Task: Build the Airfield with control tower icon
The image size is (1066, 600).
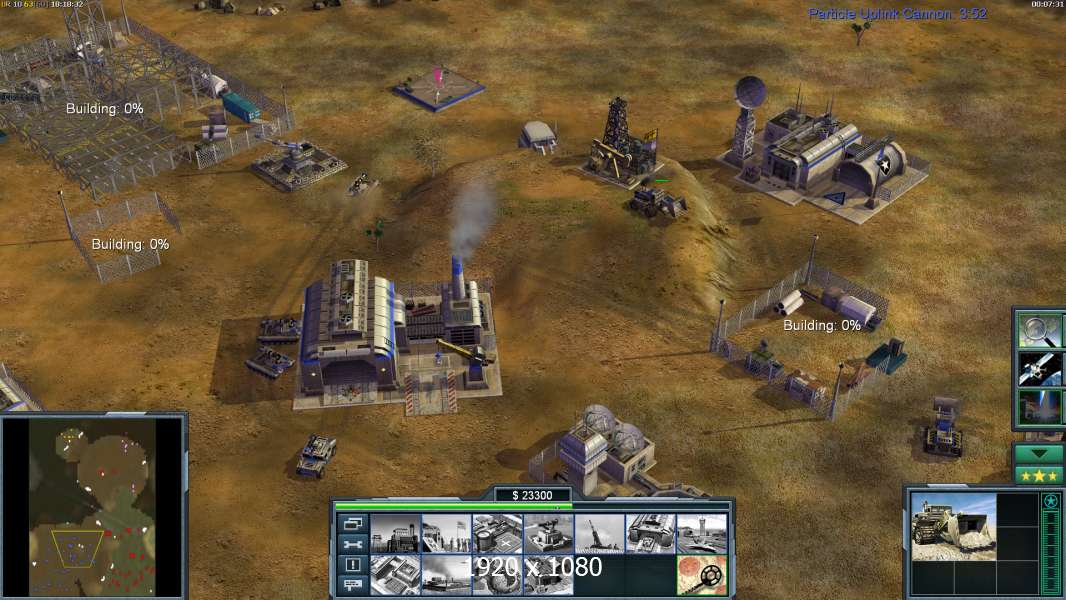Action: (701, 534)
